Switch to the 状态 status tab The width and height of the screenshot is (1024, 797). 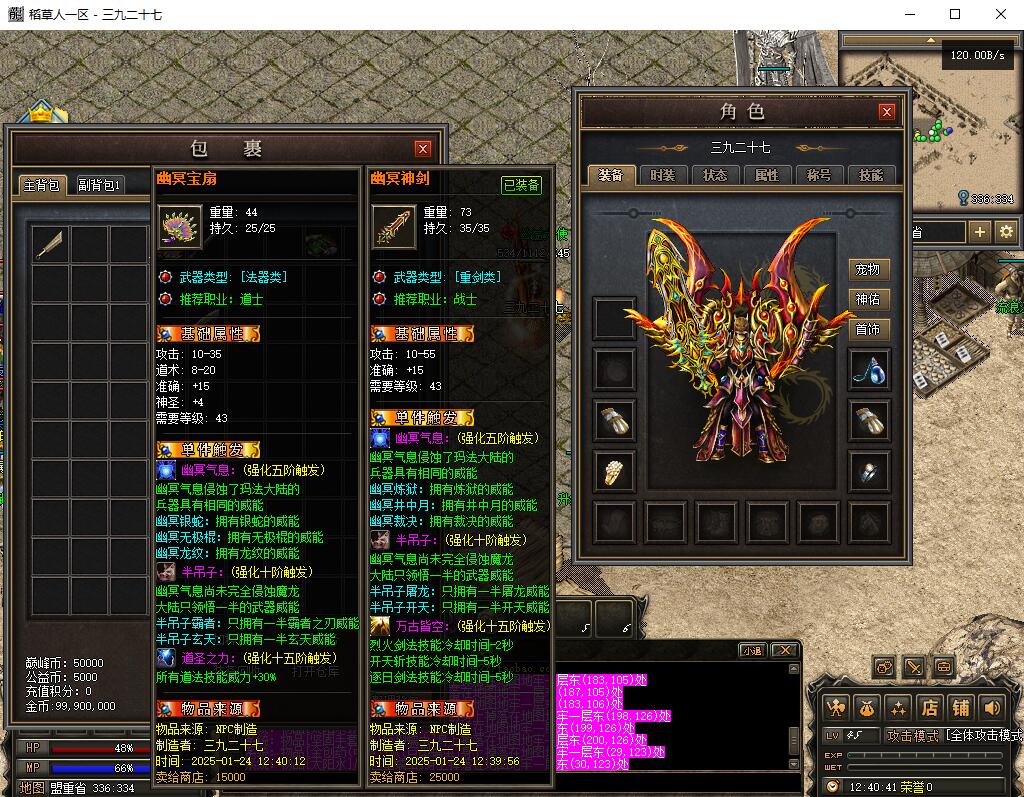tap(714, 175)
